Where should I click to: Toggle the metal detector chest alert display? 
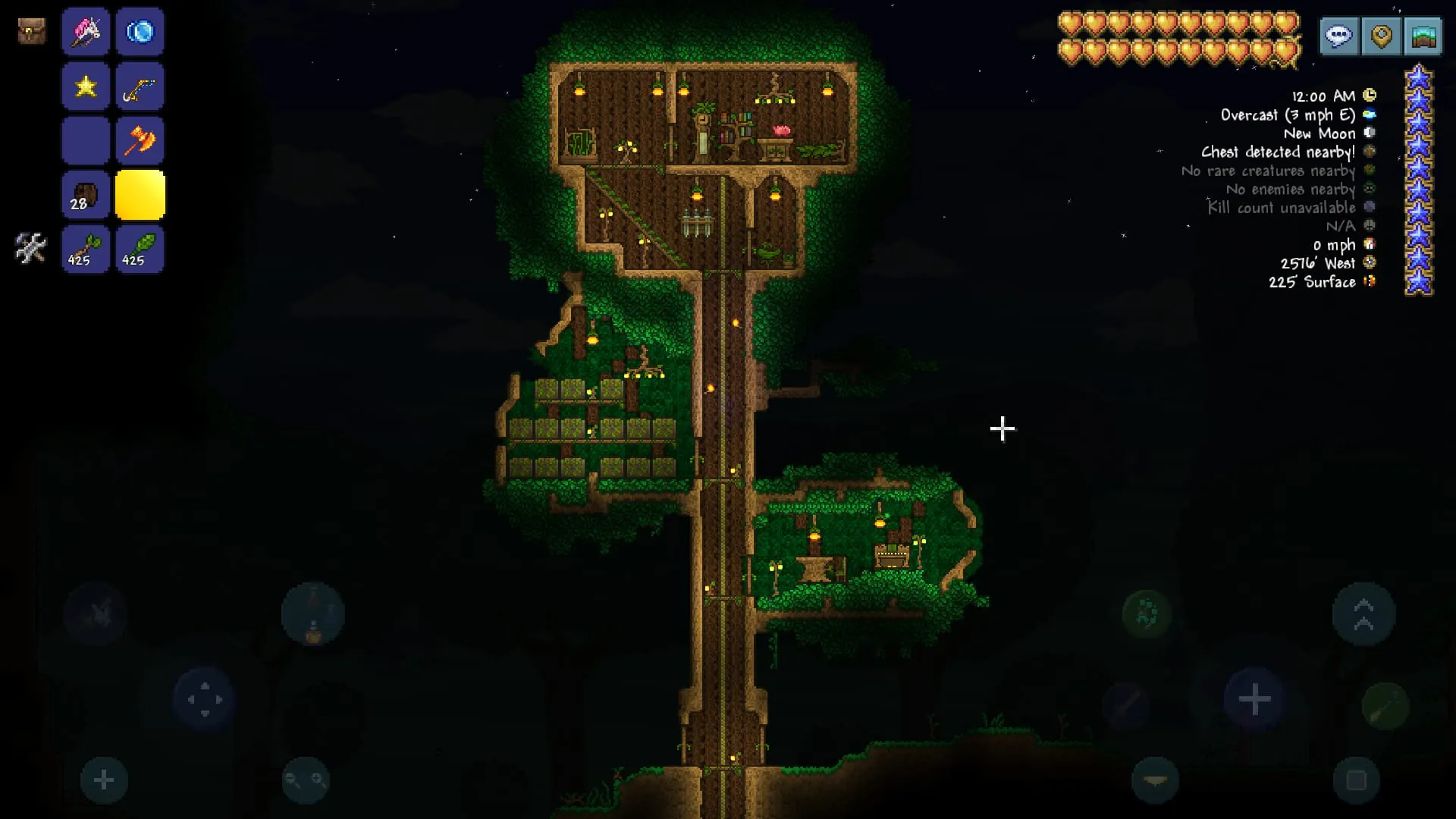(x=1369, y=152)
